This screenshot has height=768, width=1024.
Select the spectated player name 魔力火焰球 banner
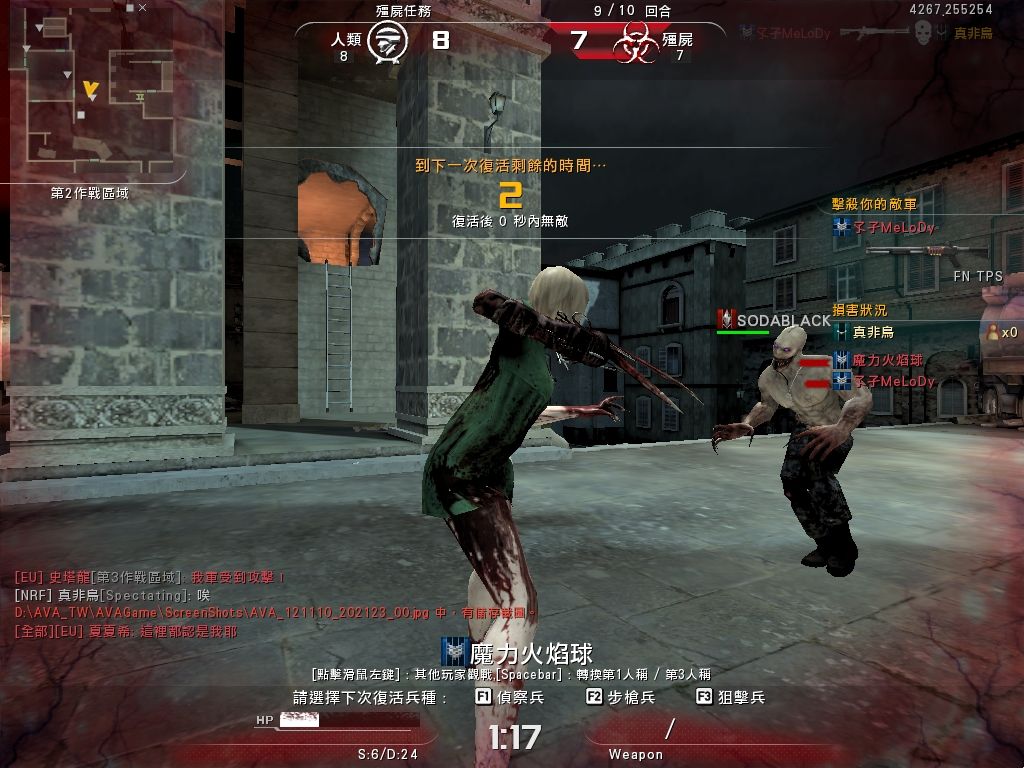(x=518, y=653)
